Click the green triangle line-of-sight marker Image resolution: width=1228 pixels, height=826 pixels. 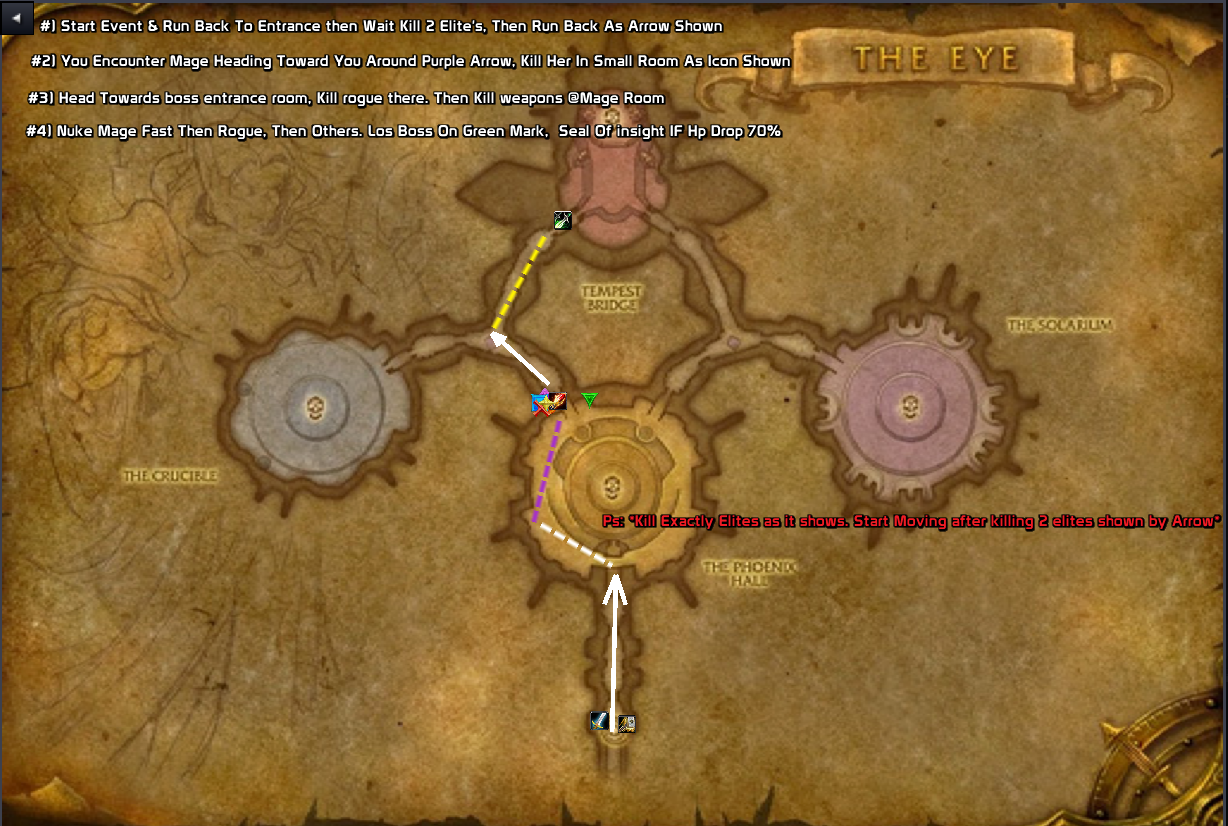point(589,400)
